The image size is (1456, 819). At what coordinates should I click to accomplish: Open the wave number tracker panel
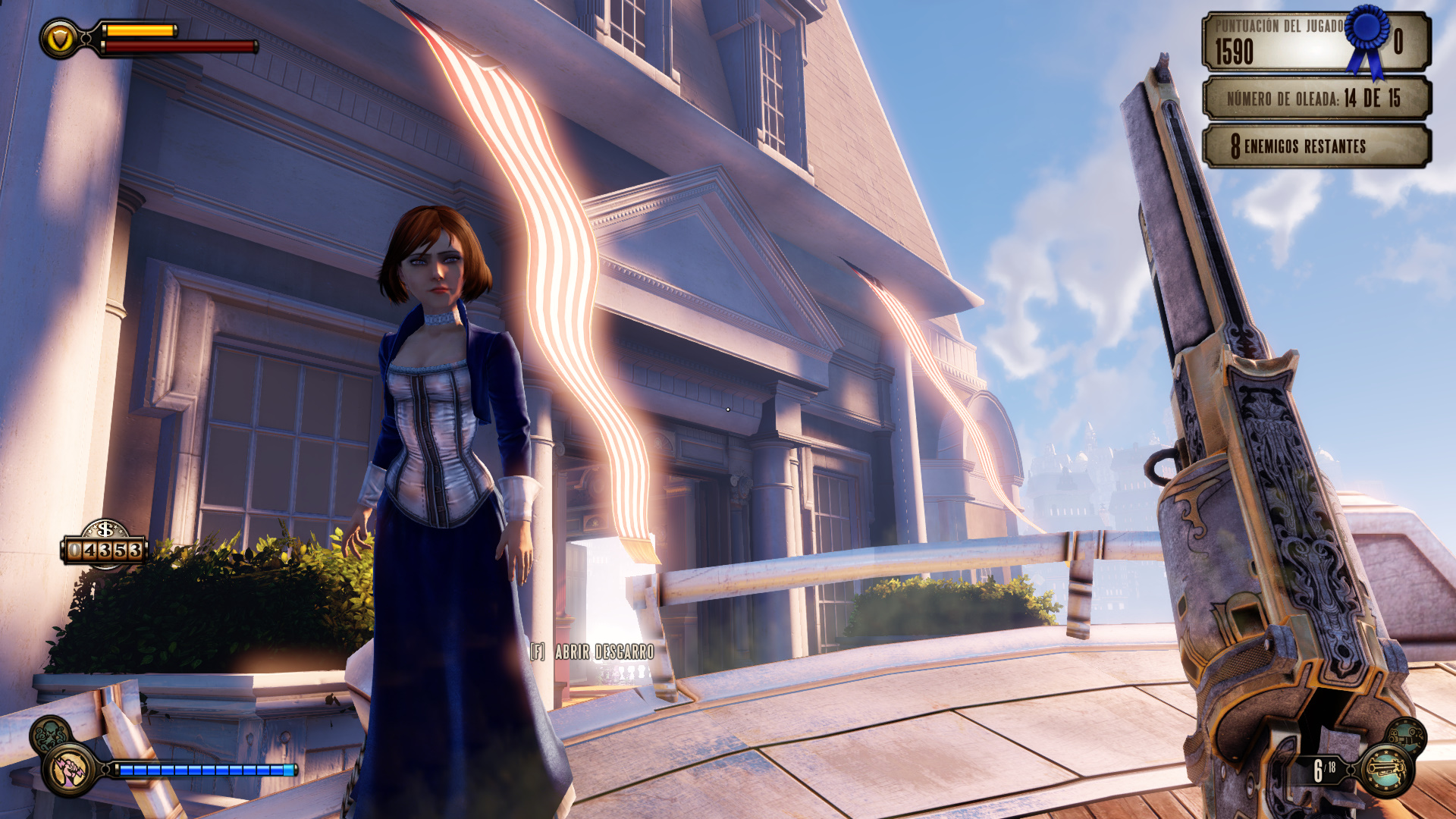pos(1316,99)
